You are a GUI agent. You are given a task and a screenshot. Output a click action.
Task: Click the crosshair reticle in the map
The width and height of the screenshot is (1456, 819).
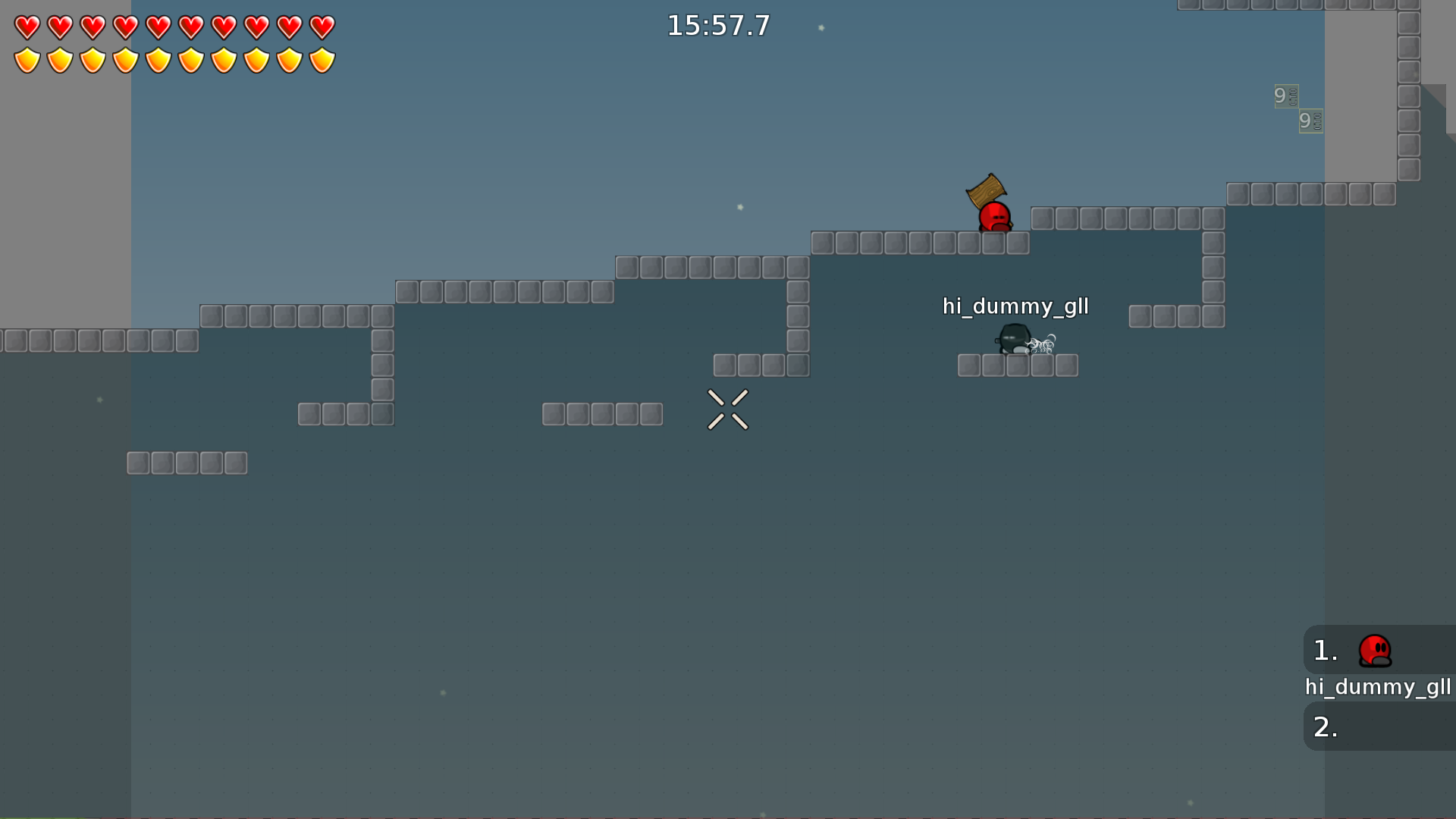pos(728,409)
